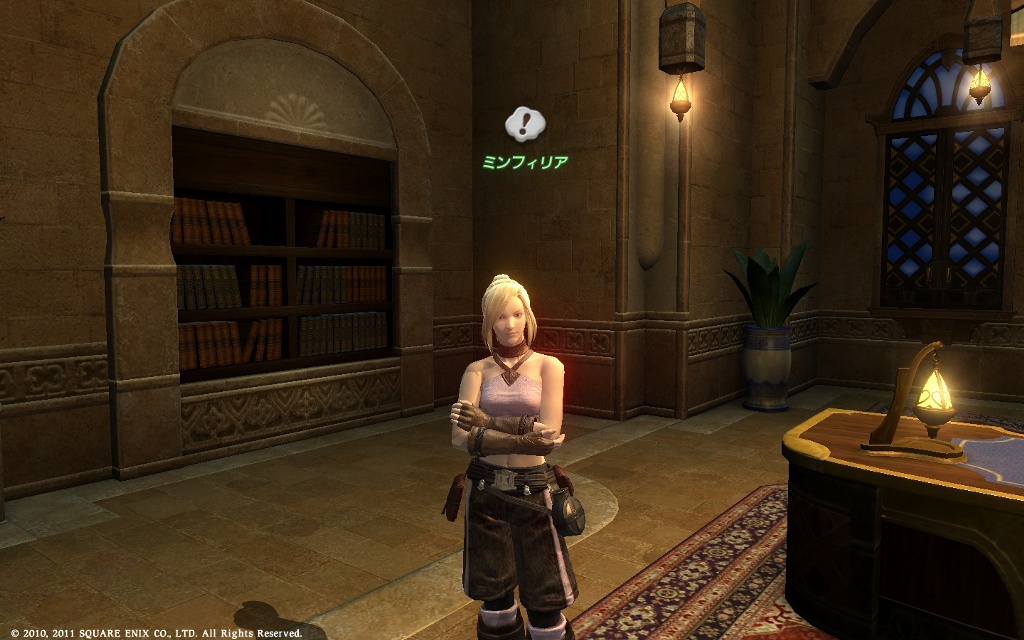Select the ミンフィリア nameplate

tap(525, 161)
